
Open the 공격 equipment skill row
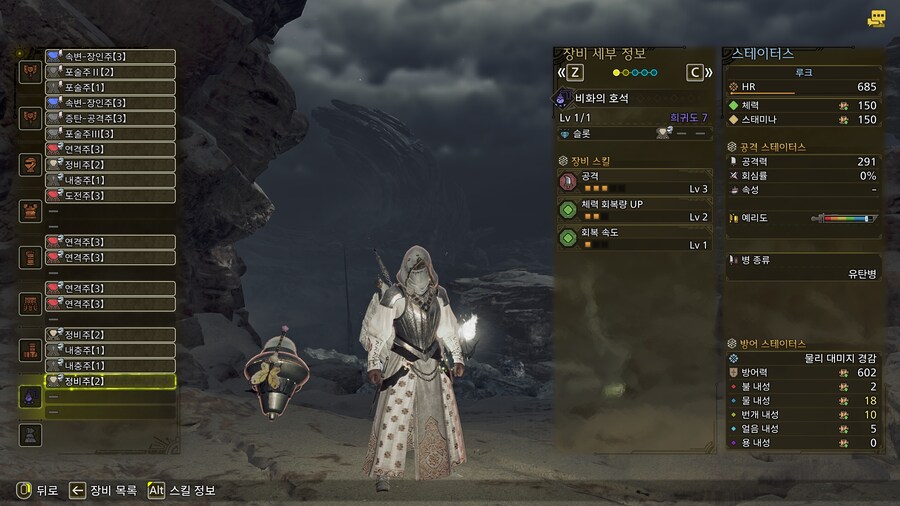pyautogui.click(x=634, y=181)
